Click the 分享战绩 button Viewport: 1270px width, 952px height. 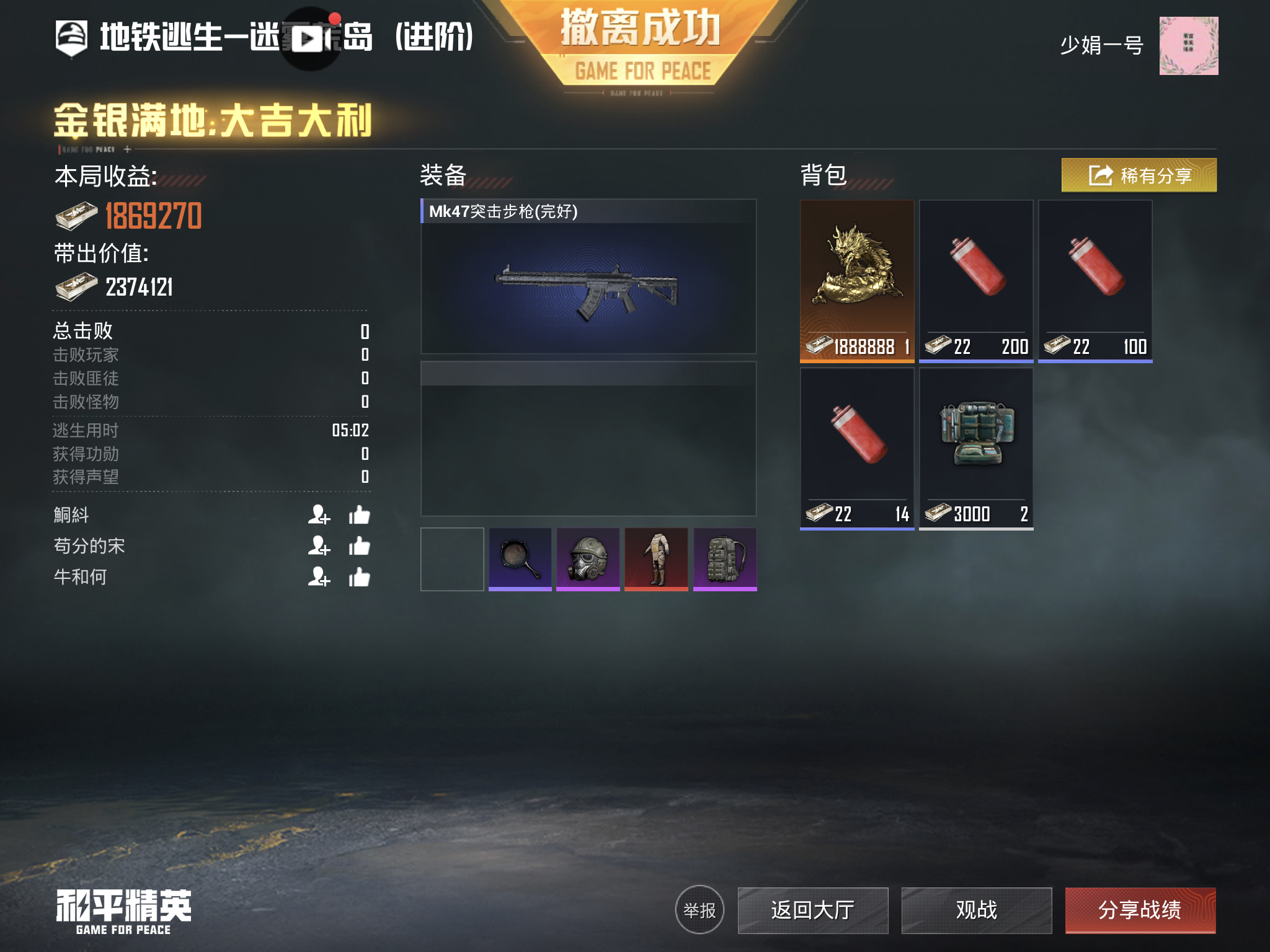[x=1140, y=910]
